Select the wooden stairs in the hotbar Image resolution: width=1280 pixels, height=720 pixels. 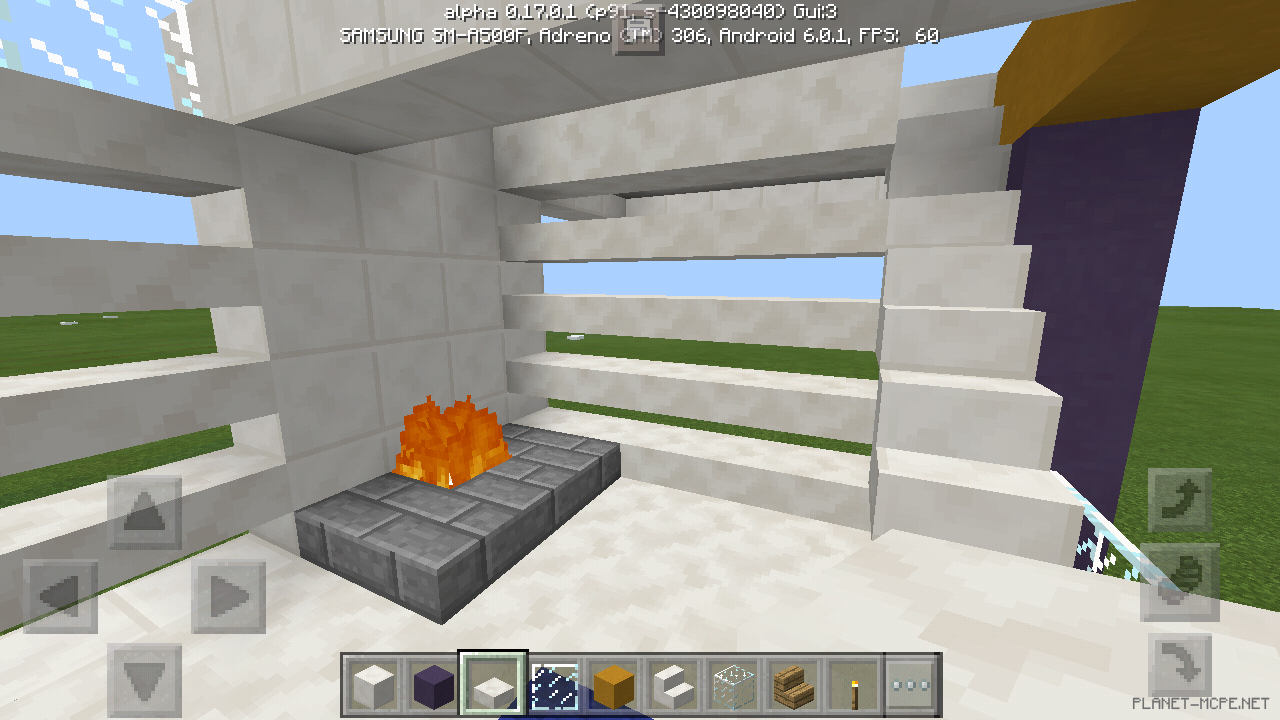coord(792,681)
